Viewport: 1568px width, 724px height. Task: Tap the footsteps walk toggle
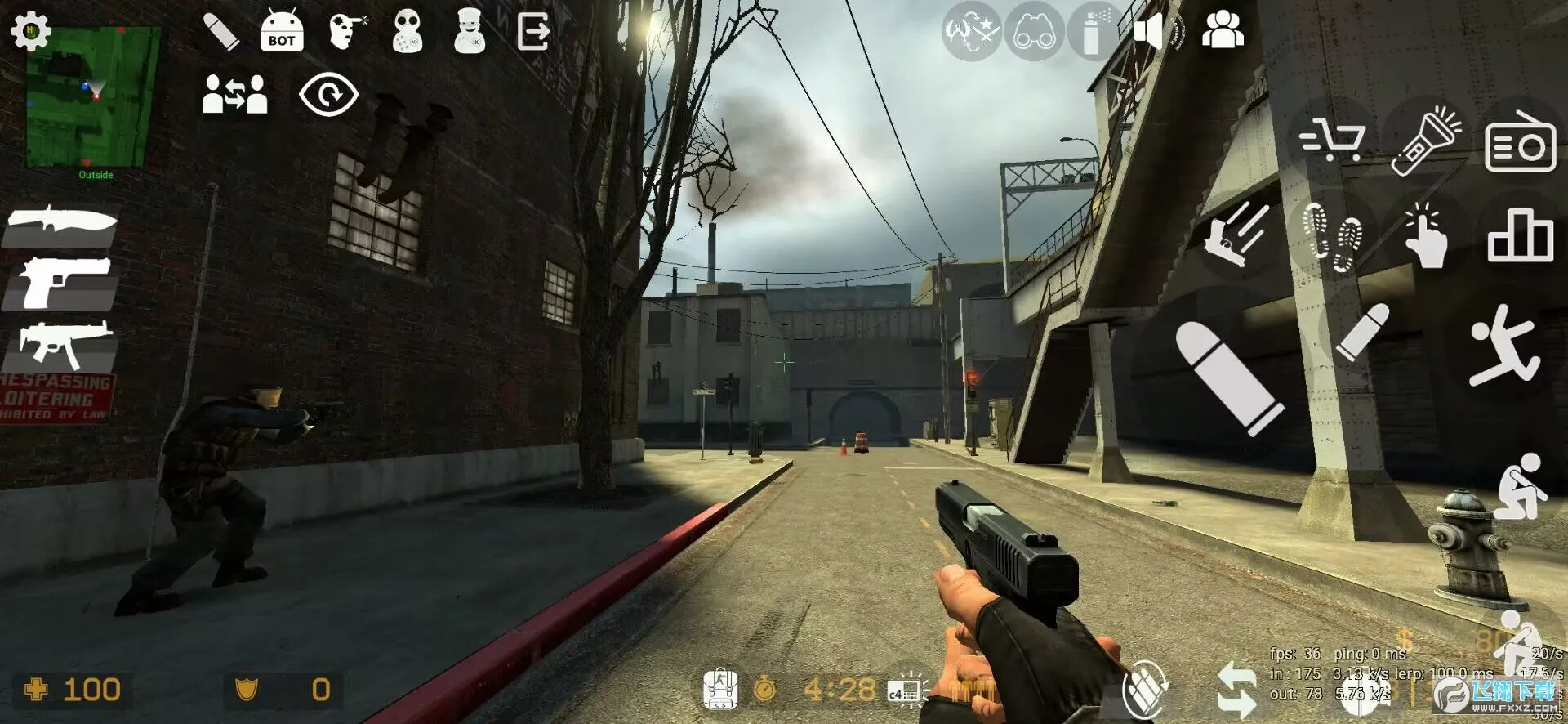click(x=1332, y=236)
